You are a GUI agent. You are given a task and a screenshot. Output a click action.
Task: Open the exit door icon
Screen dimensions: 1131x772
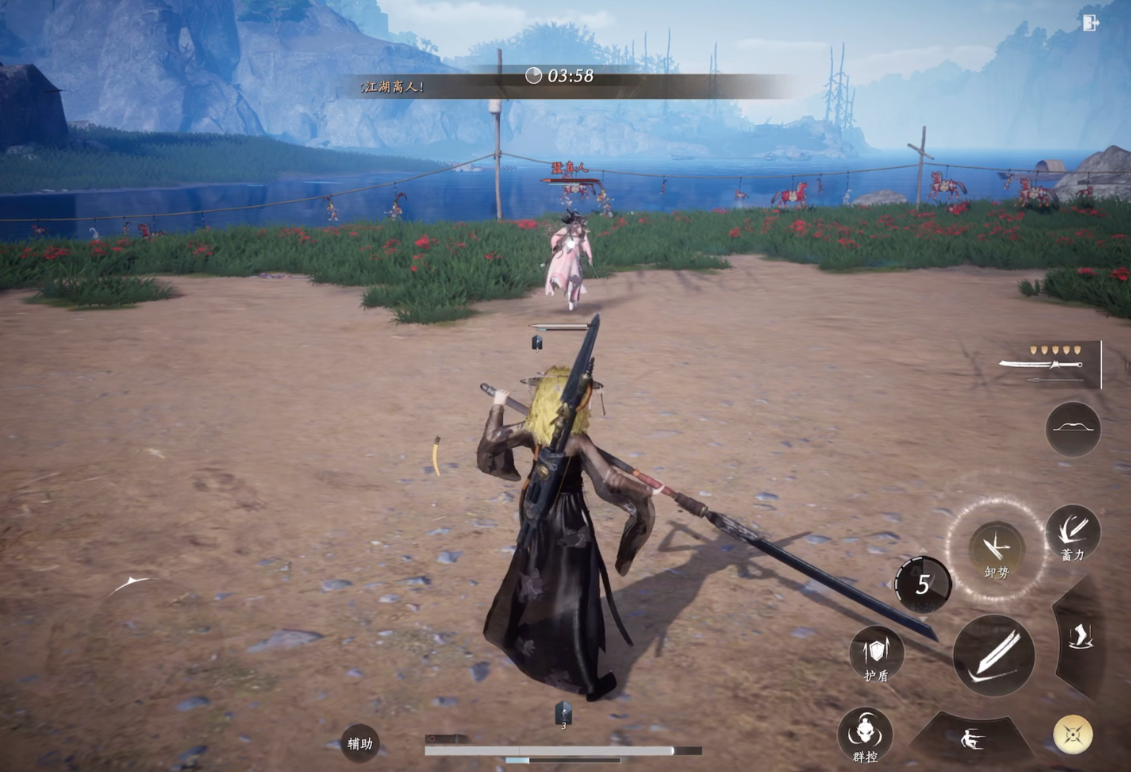coord(1090,22)
